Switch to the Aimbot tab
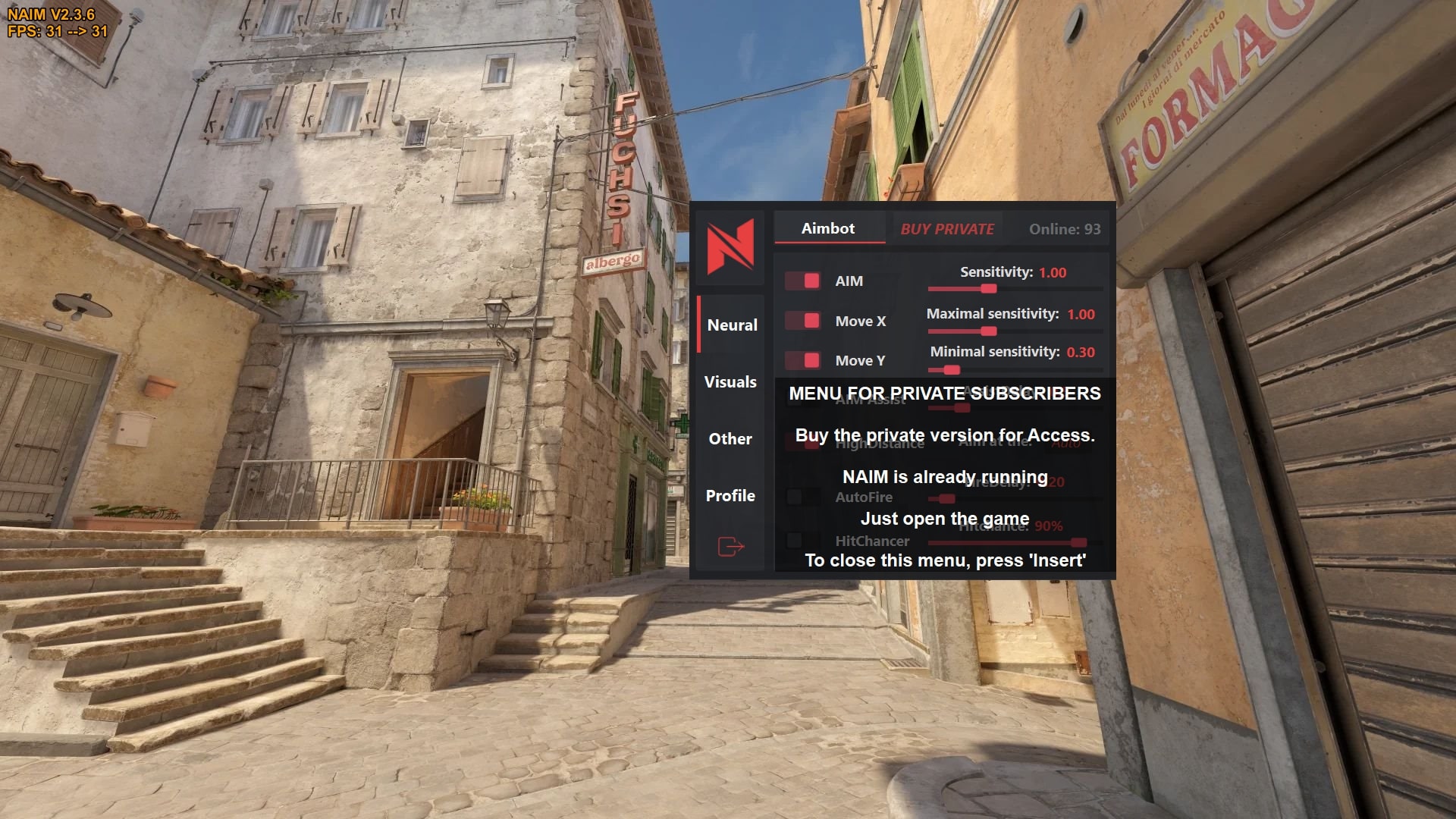The height and width of the screenshot is (819, 1456). (x=827, y=228)
